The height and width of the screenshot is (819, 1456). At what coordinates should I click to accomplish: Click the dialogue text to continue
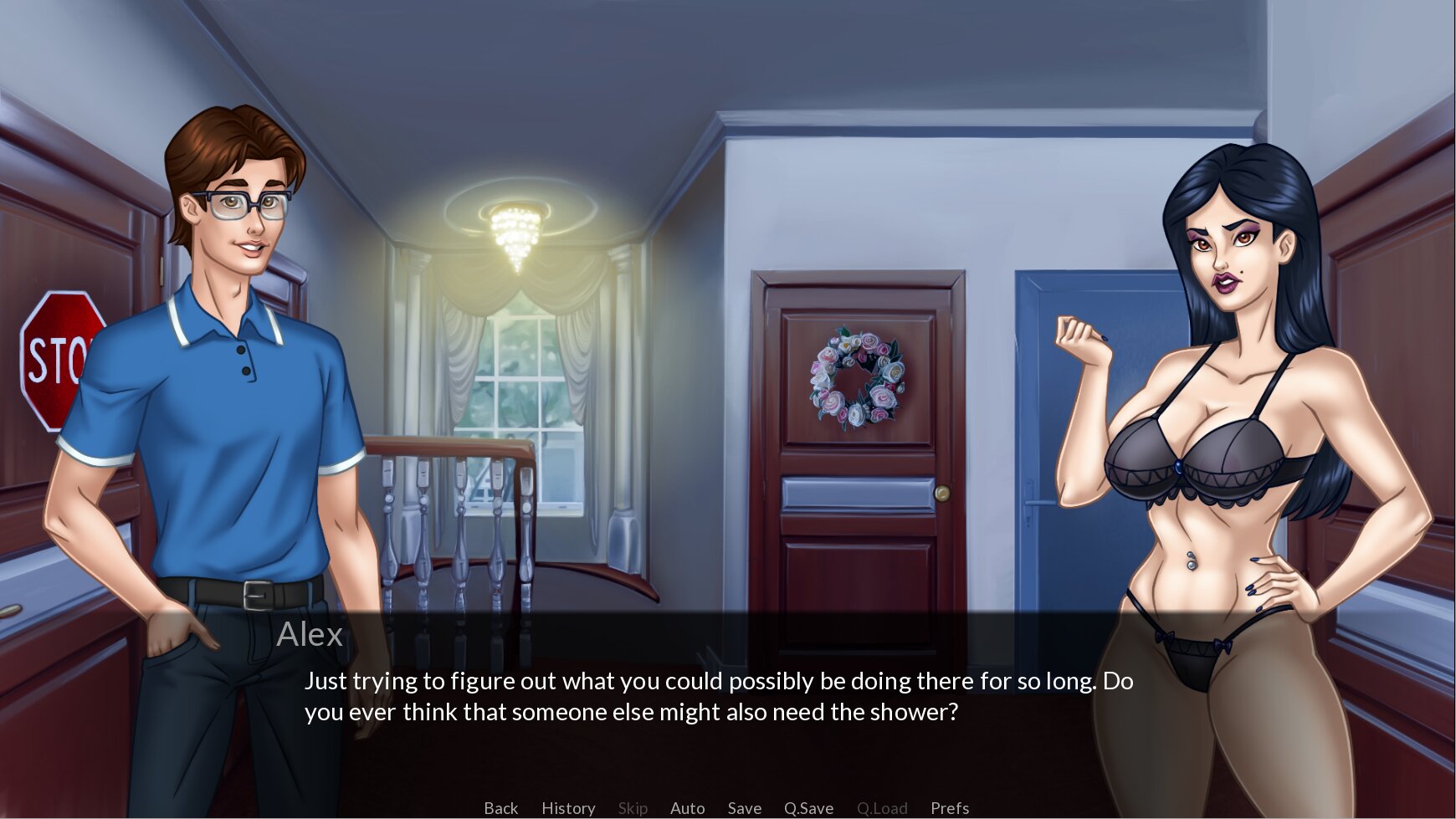[718, 696]
